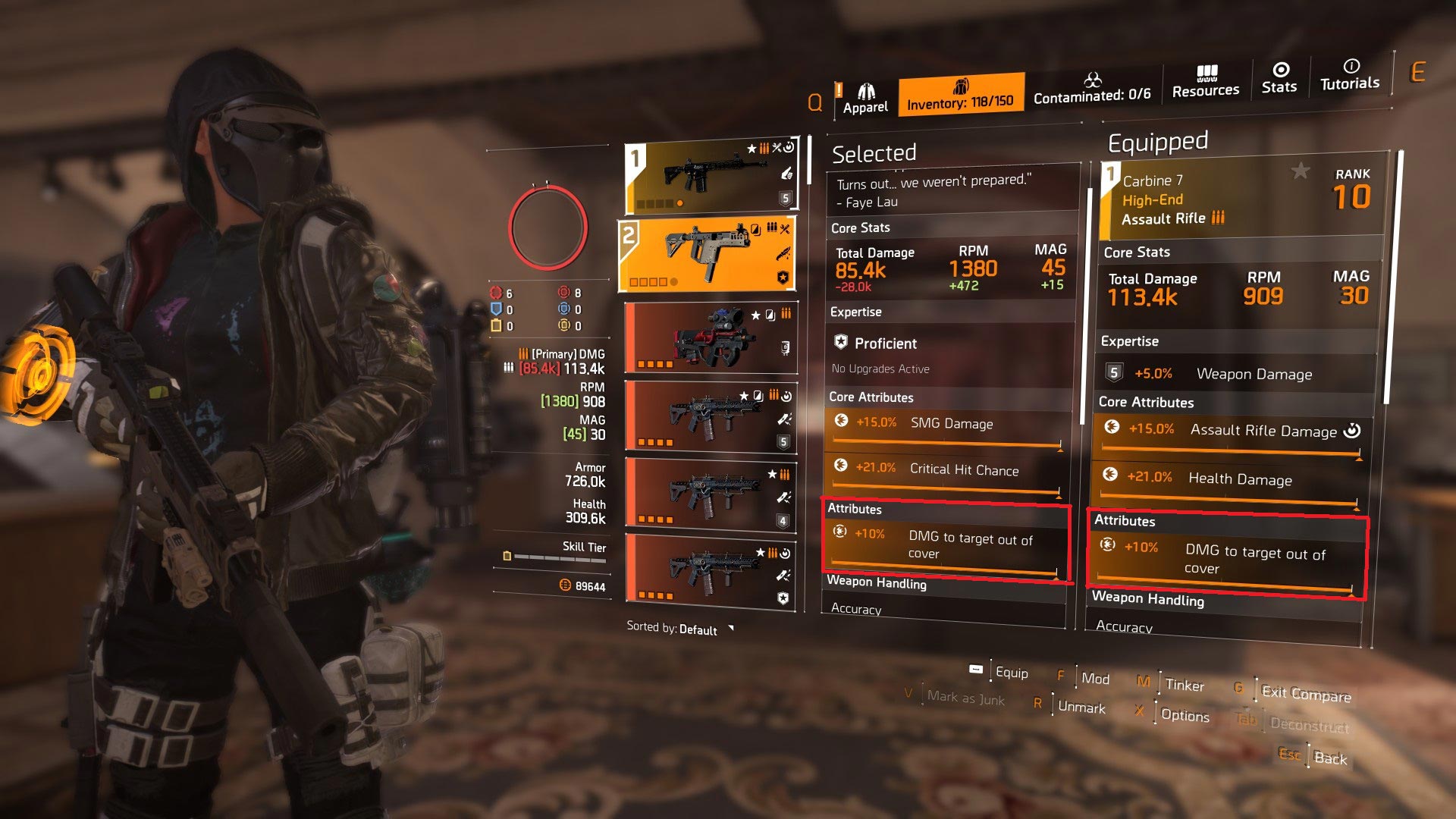
Task: Click the Inventory backpack icon
Action: (x=962, y=86)
